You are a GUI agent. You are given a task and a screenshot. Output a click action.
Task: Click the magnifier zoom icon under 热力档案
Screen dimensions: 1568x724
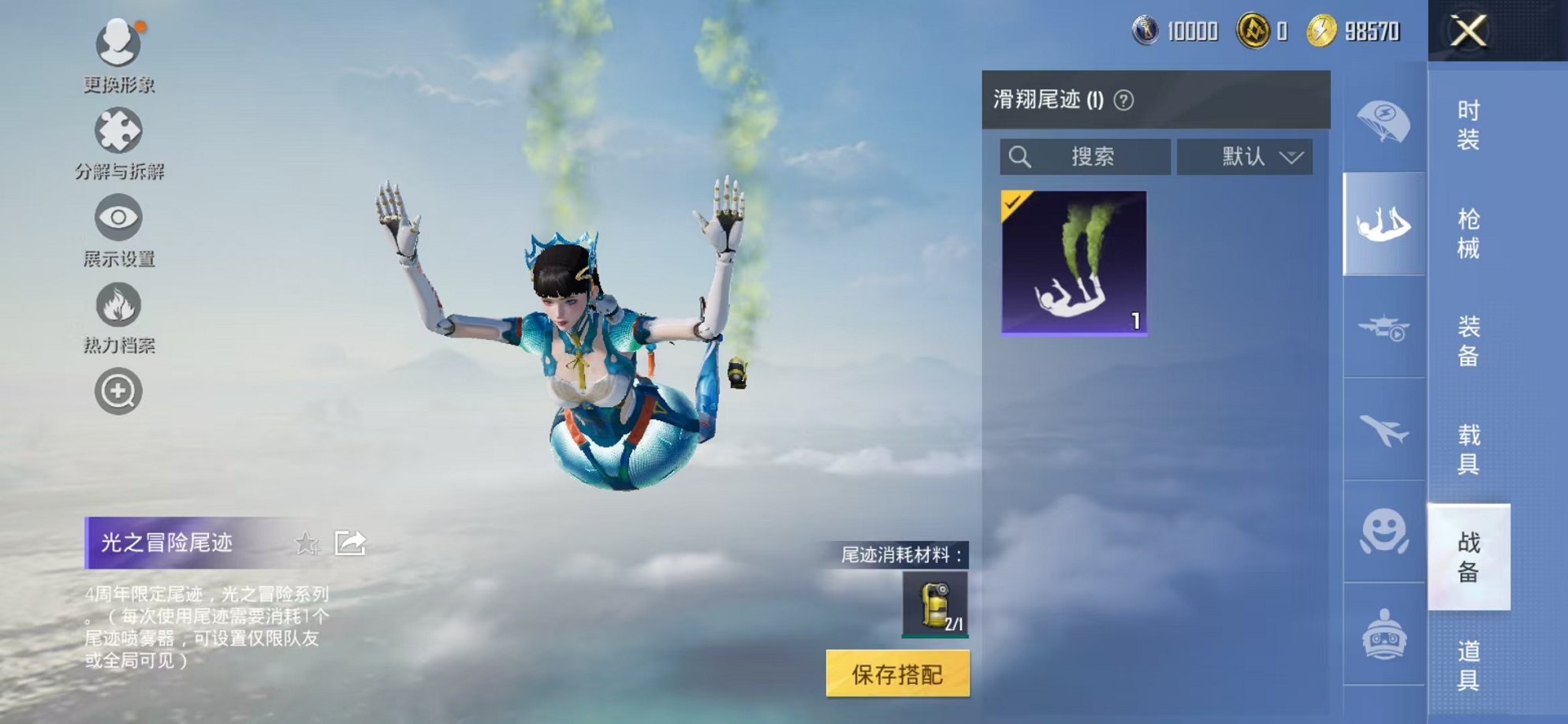[x=117, y=390]
